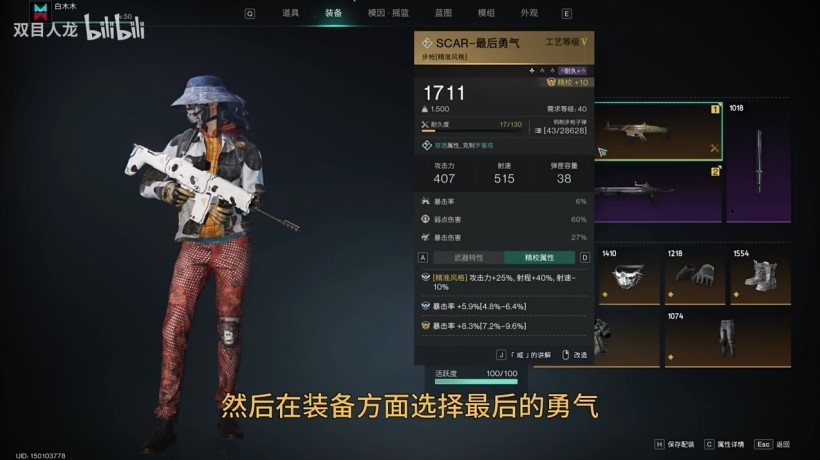
Task: Select the boots slot rated 1554
Action: (x=758, y=275)
